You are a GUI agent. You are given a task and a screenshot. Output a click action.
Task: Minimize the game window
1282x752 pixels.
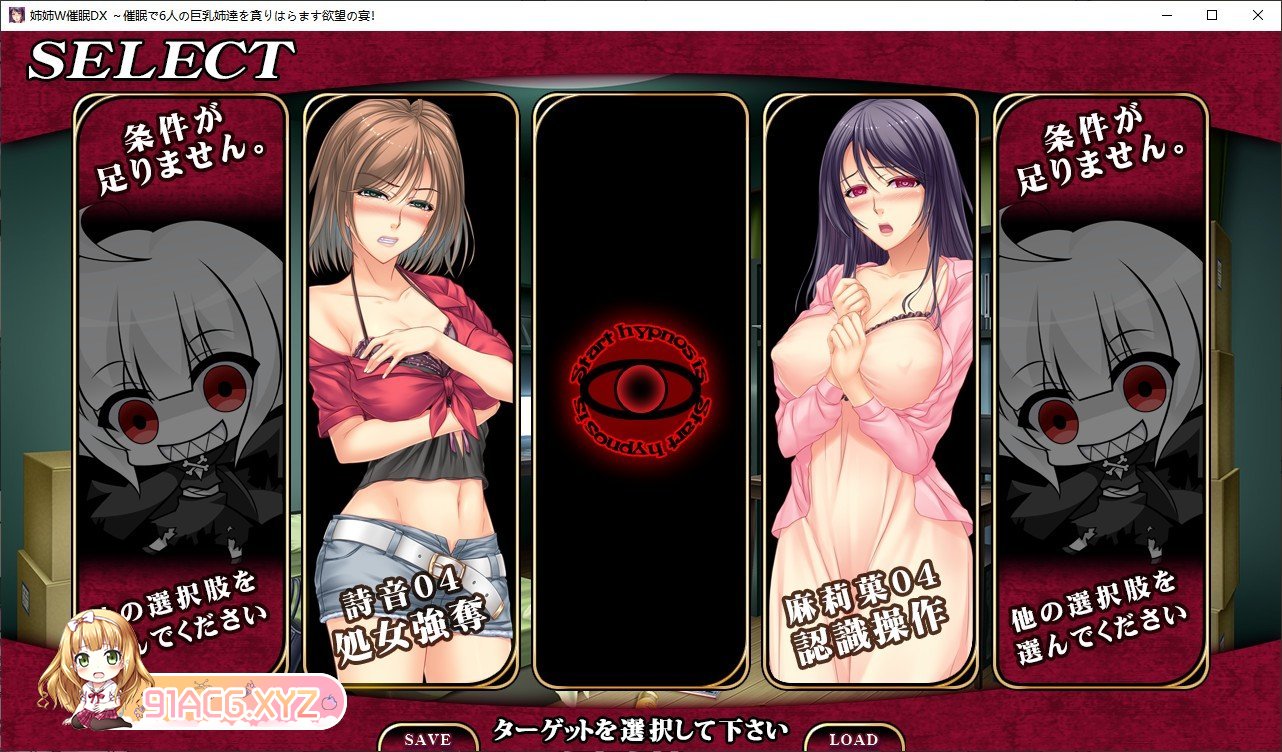click(x=1166, y=15)
